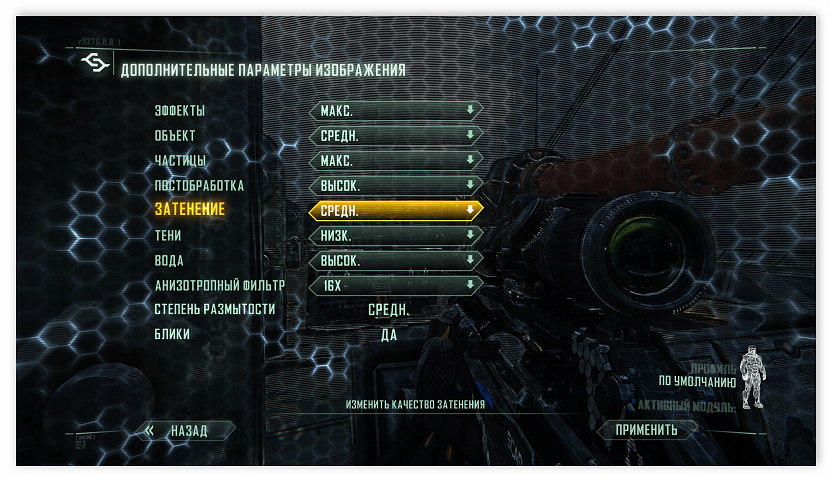This screenshot has width=832, height=482.
Task: Change the Вода quality dropdown
Action: [x=396, y=260]
